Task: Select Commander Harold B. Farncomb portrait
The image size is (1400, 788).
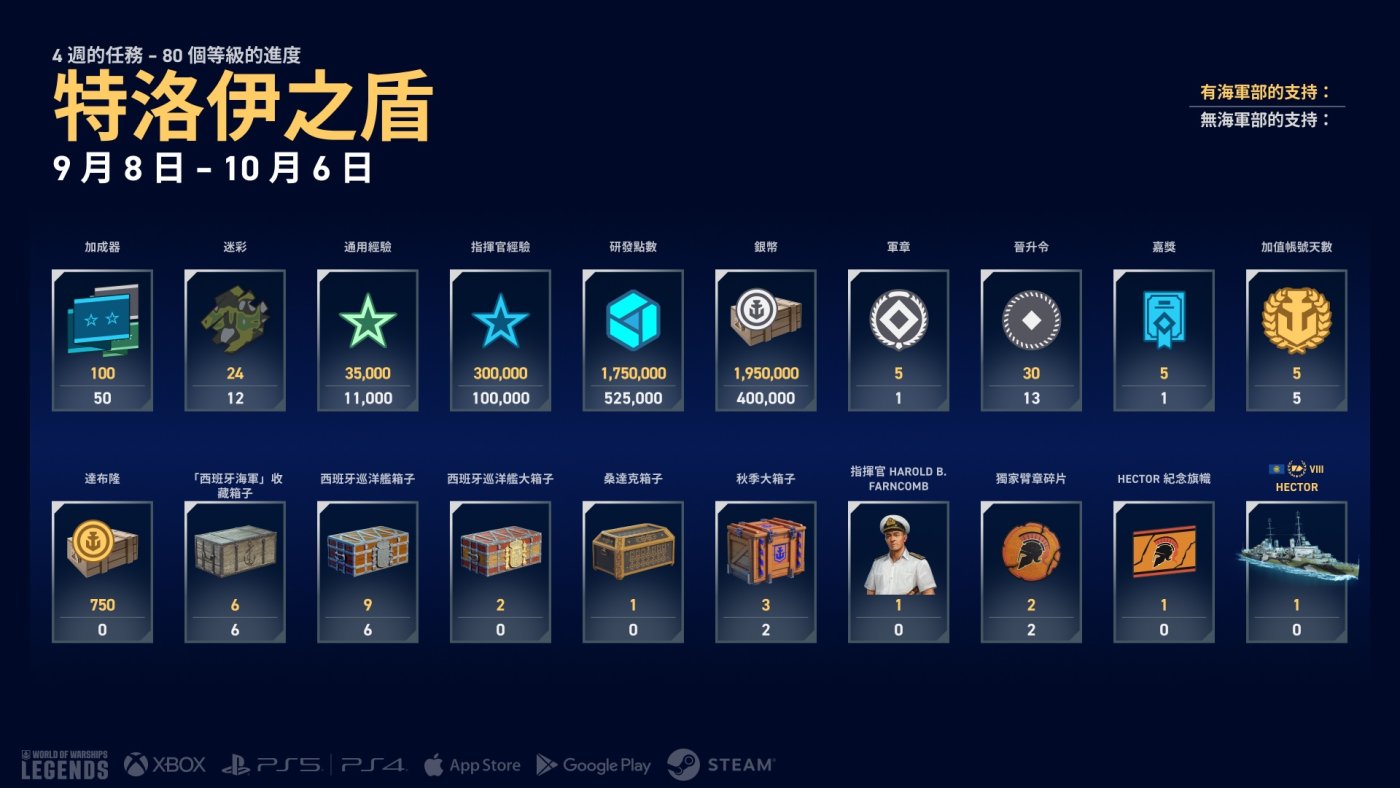Action: tap(898, 572)
